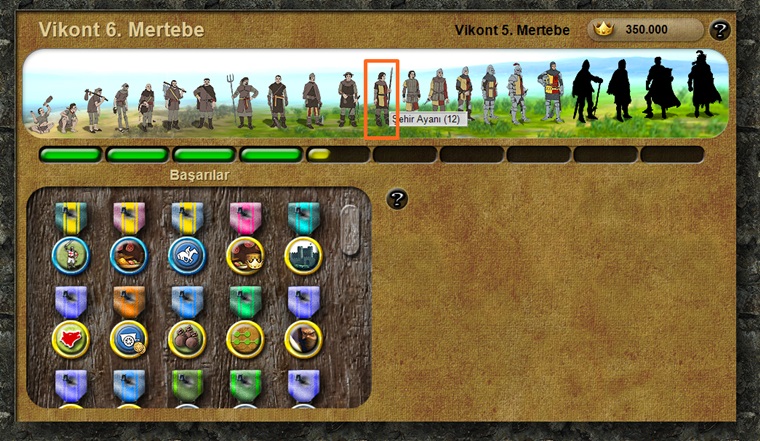Open the brown sacks medal
The height and width of the screenshot is (441, 760).
[186, 338]
